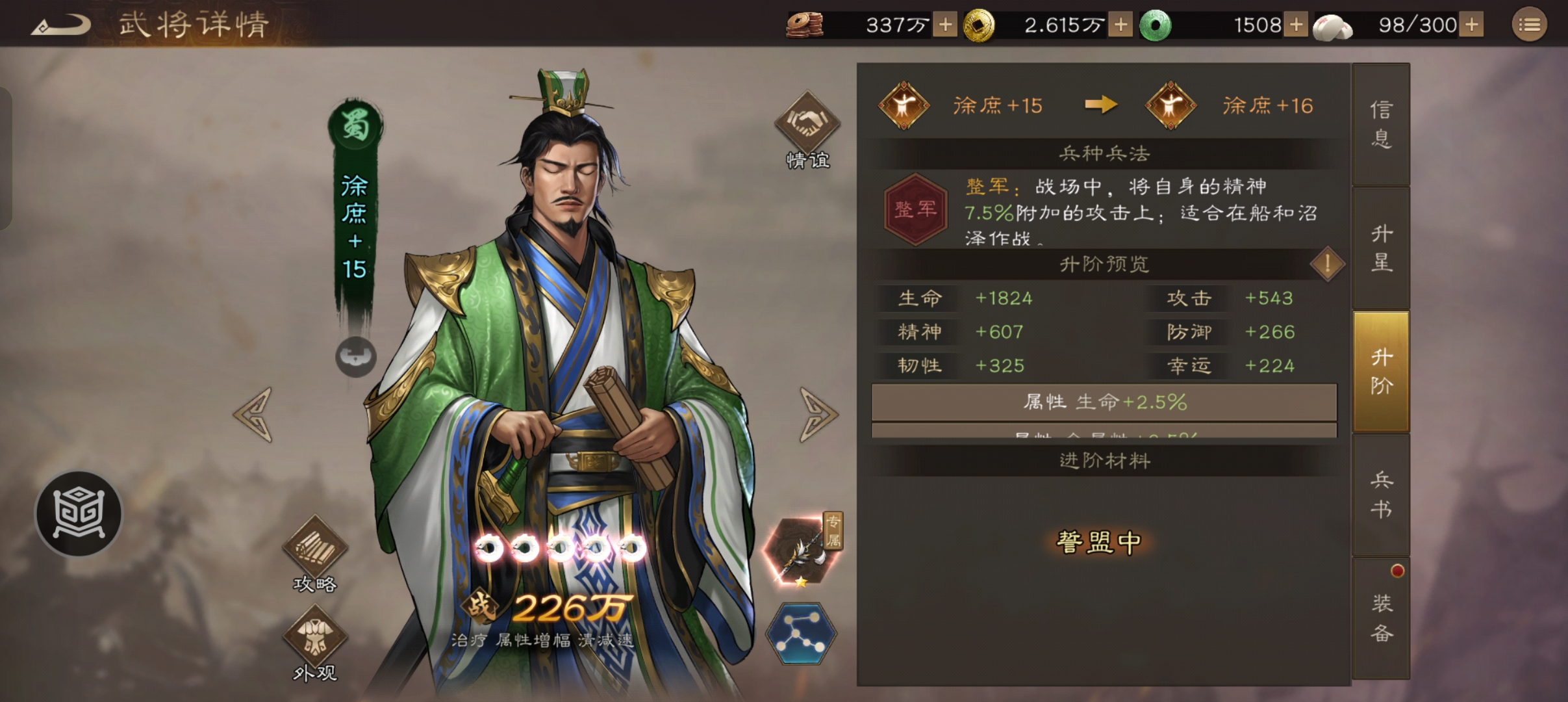View the exclusive 专属 weapon icon

pyautogui.click(x=800, y=549)
